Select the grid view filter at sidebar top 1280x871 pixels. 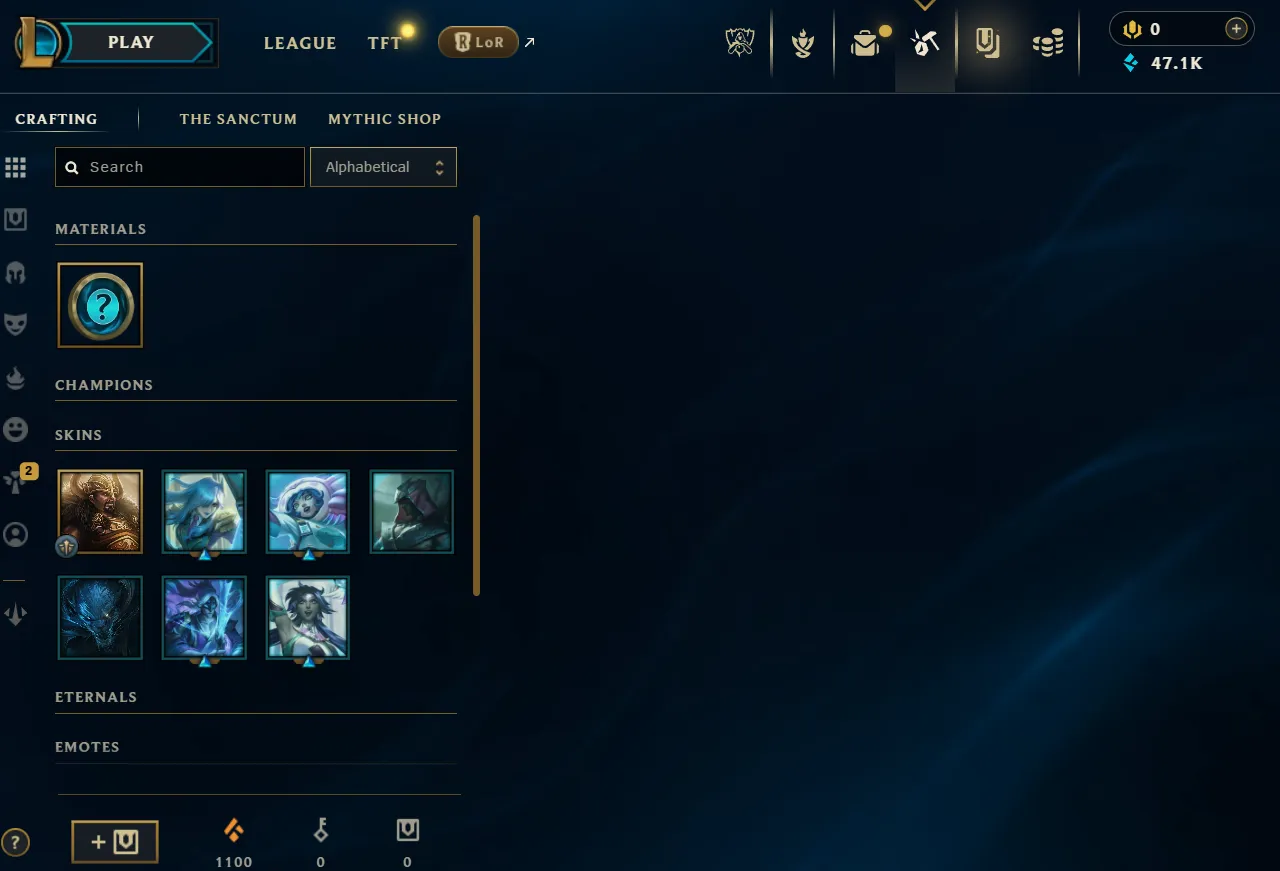pyautogui.click(x=16, y=167)
